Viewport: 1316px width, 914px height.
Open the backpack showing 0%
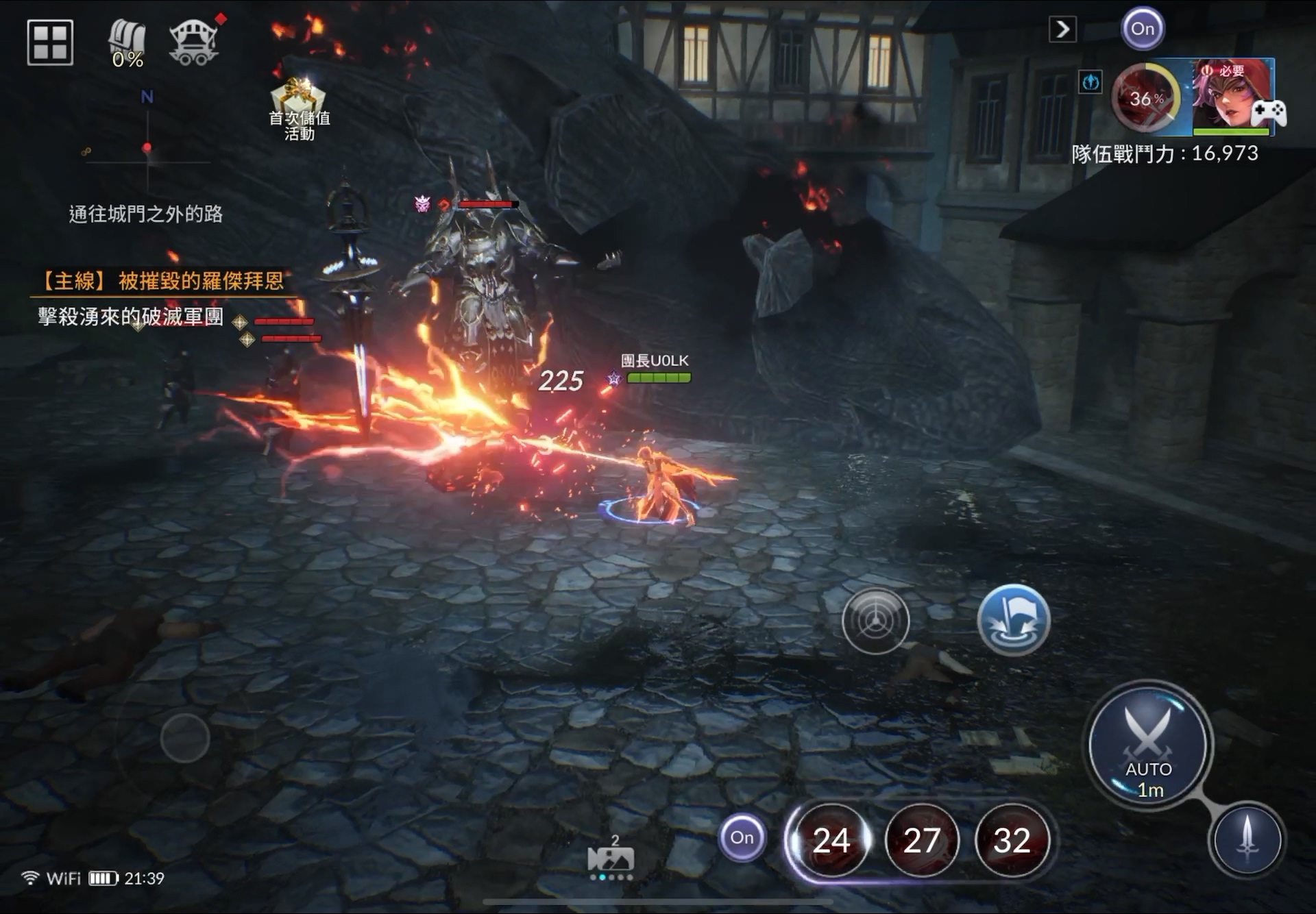[127, 44]
